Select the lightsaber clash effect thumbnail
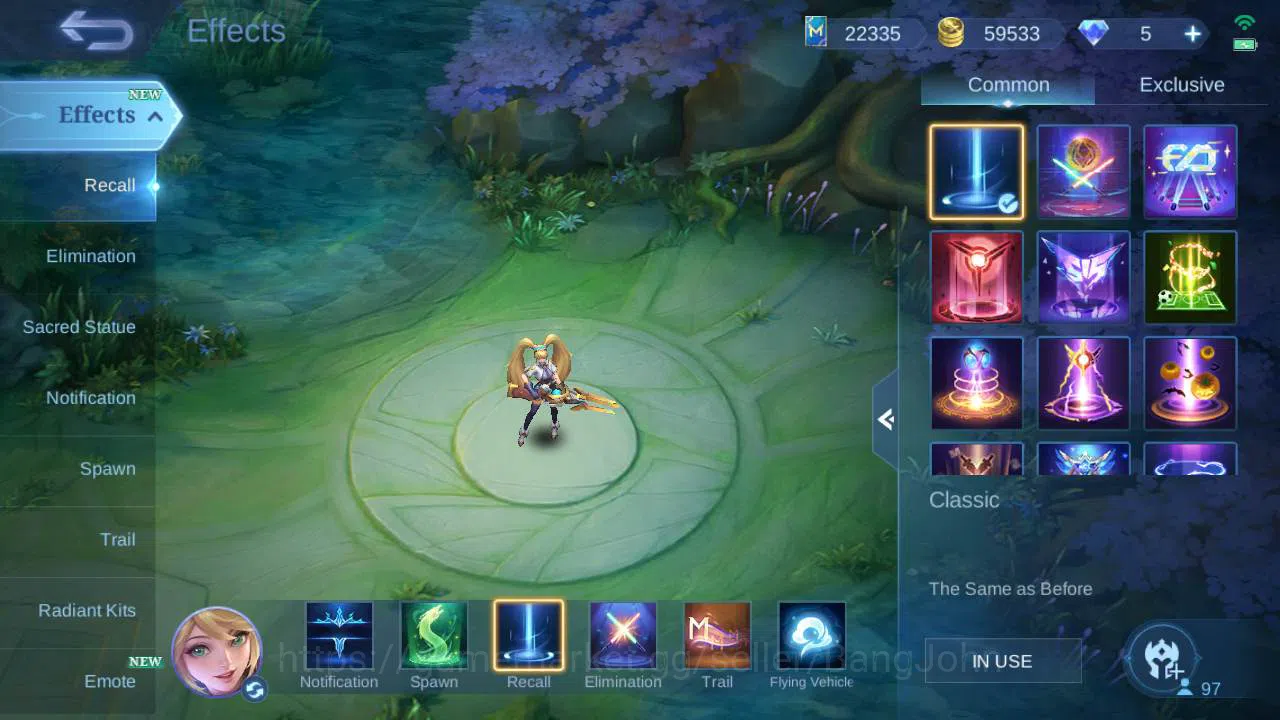The width and height of the screenshot is (1280, 720). [x=1083, y=171]
